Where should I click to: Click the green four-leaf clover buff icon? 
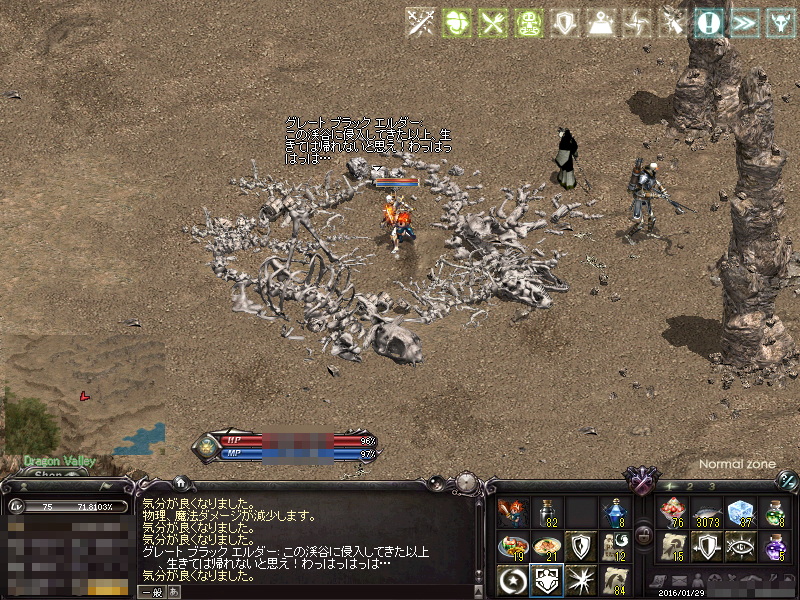pyautogui.click(x=456, y=22)
